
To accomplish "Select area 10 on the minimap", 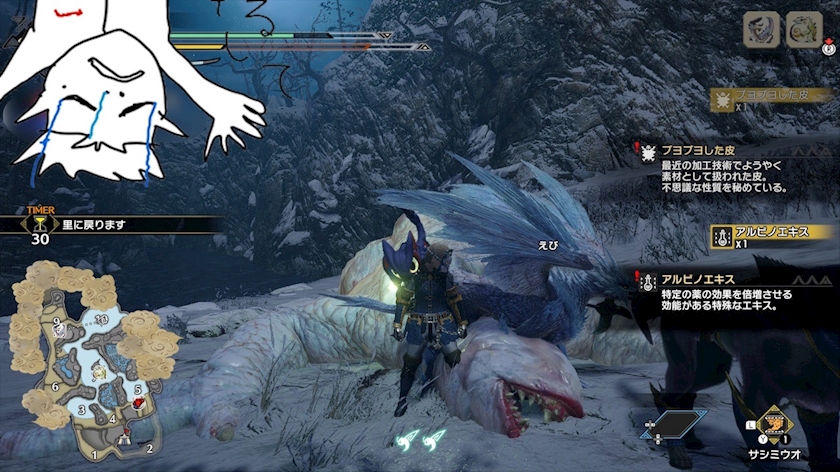I will [100, 319].
